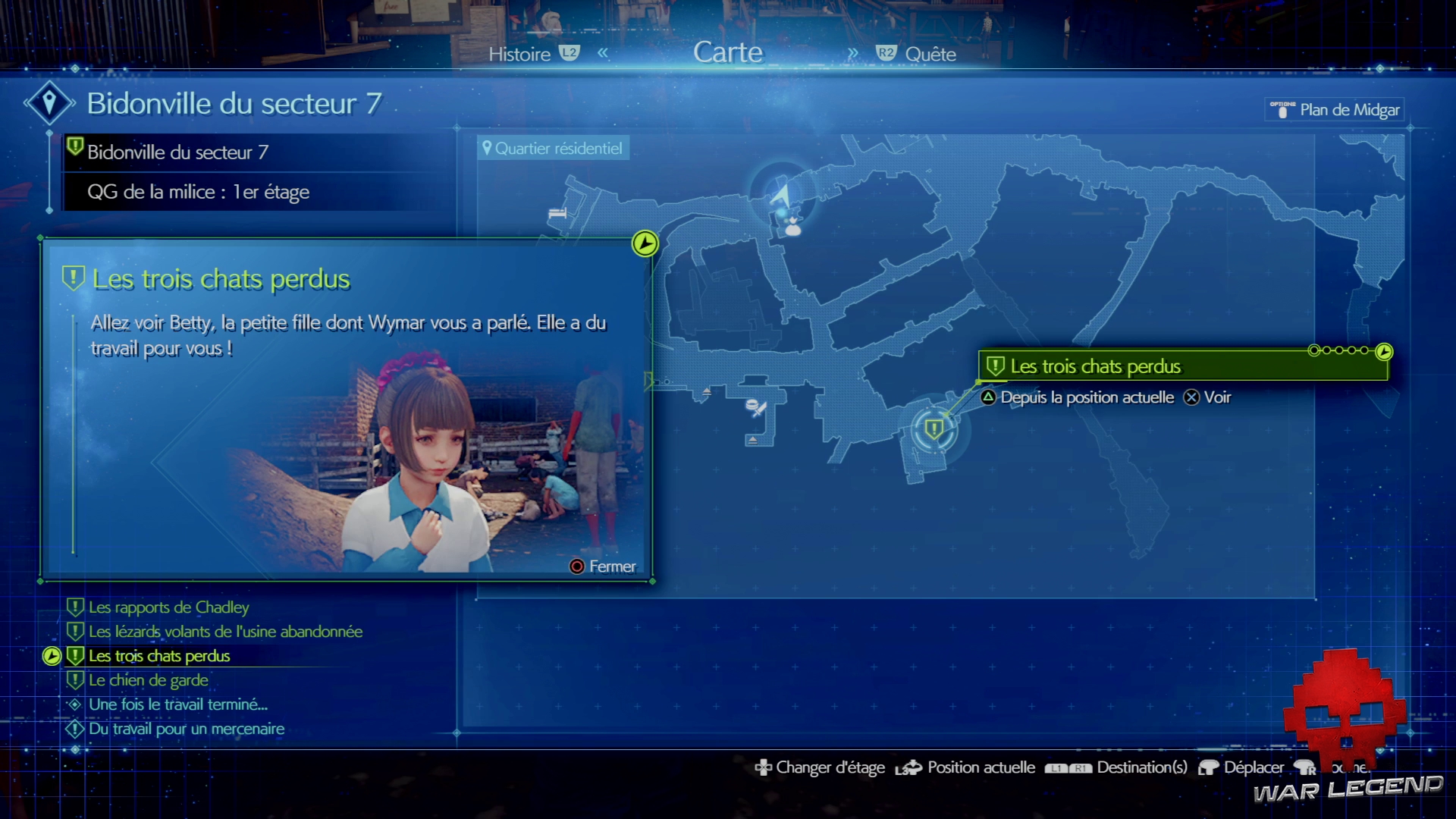The width and height of the screenshot is (1456, 819).
Task: Select Les rapports de Chadley quest
Action: [x=168, y=607]
